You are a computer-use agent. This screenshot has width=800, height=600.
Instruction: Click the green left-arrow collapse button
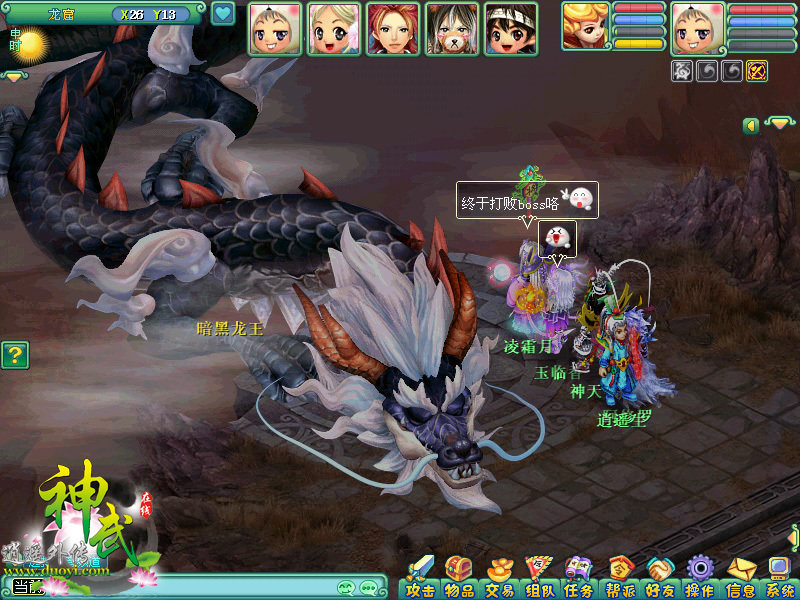coord(751,125)
